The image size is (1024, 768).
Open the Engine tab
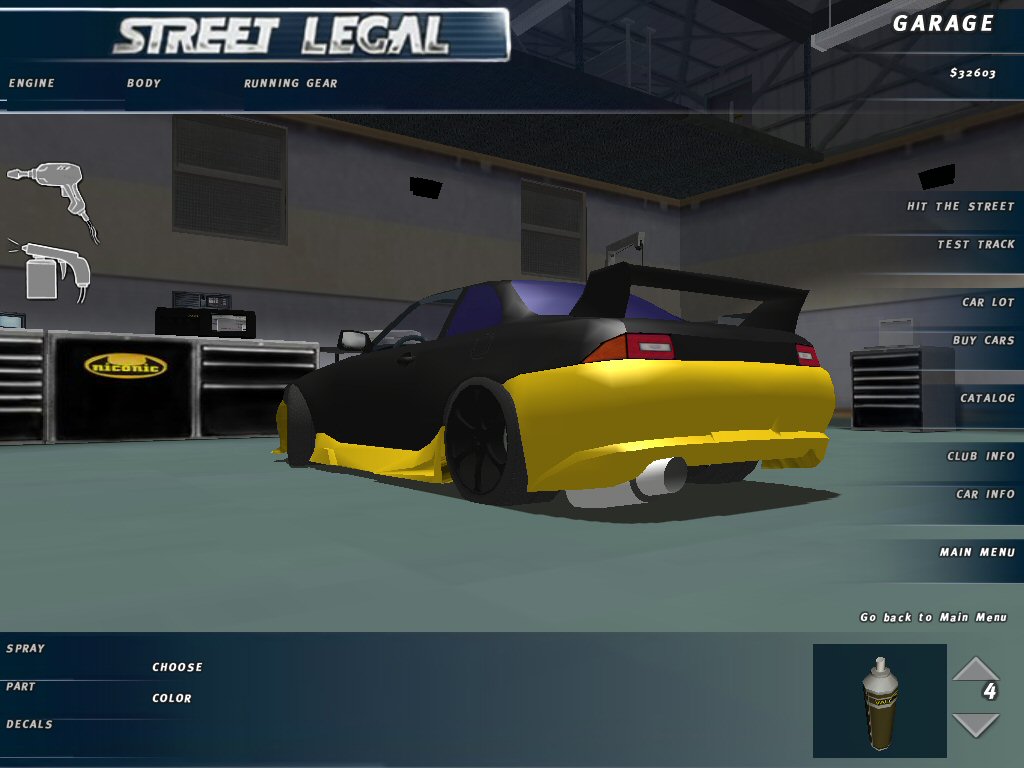pyautogui.click(x=31, y=83)
